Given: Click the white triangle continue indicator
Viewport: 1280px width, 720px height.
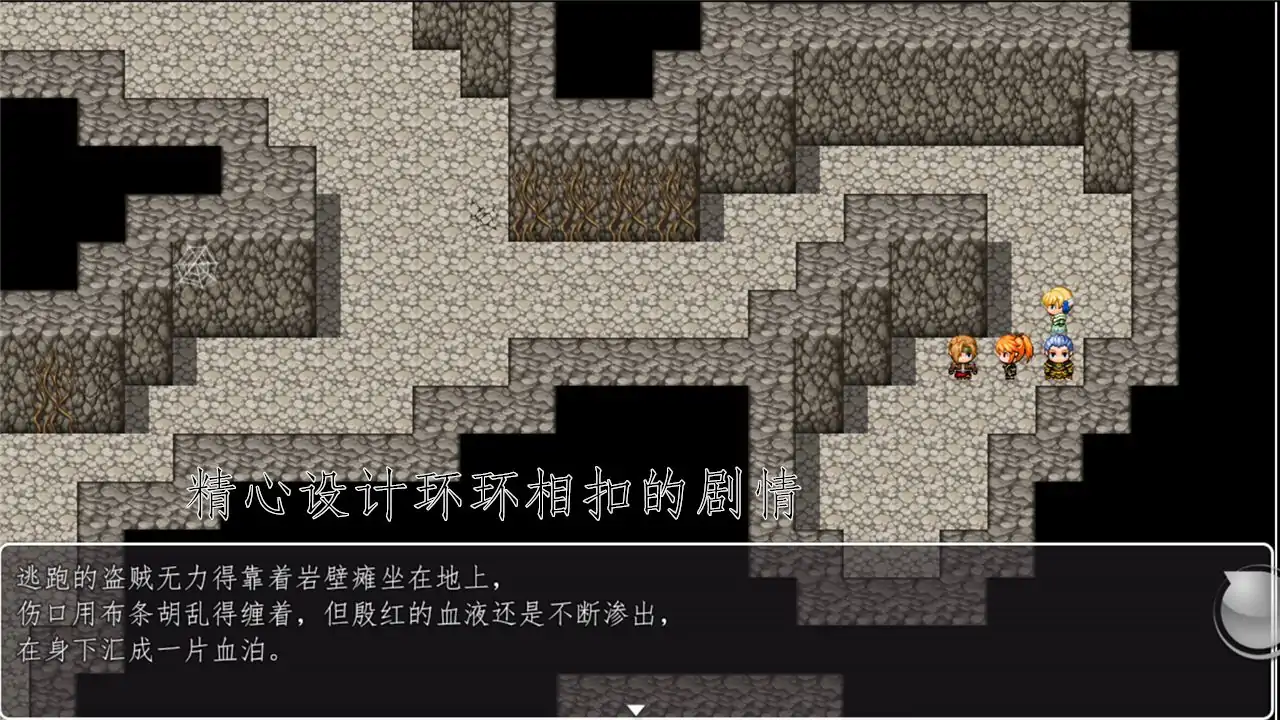Looking at the screenshot, I should tap(637, 707).
